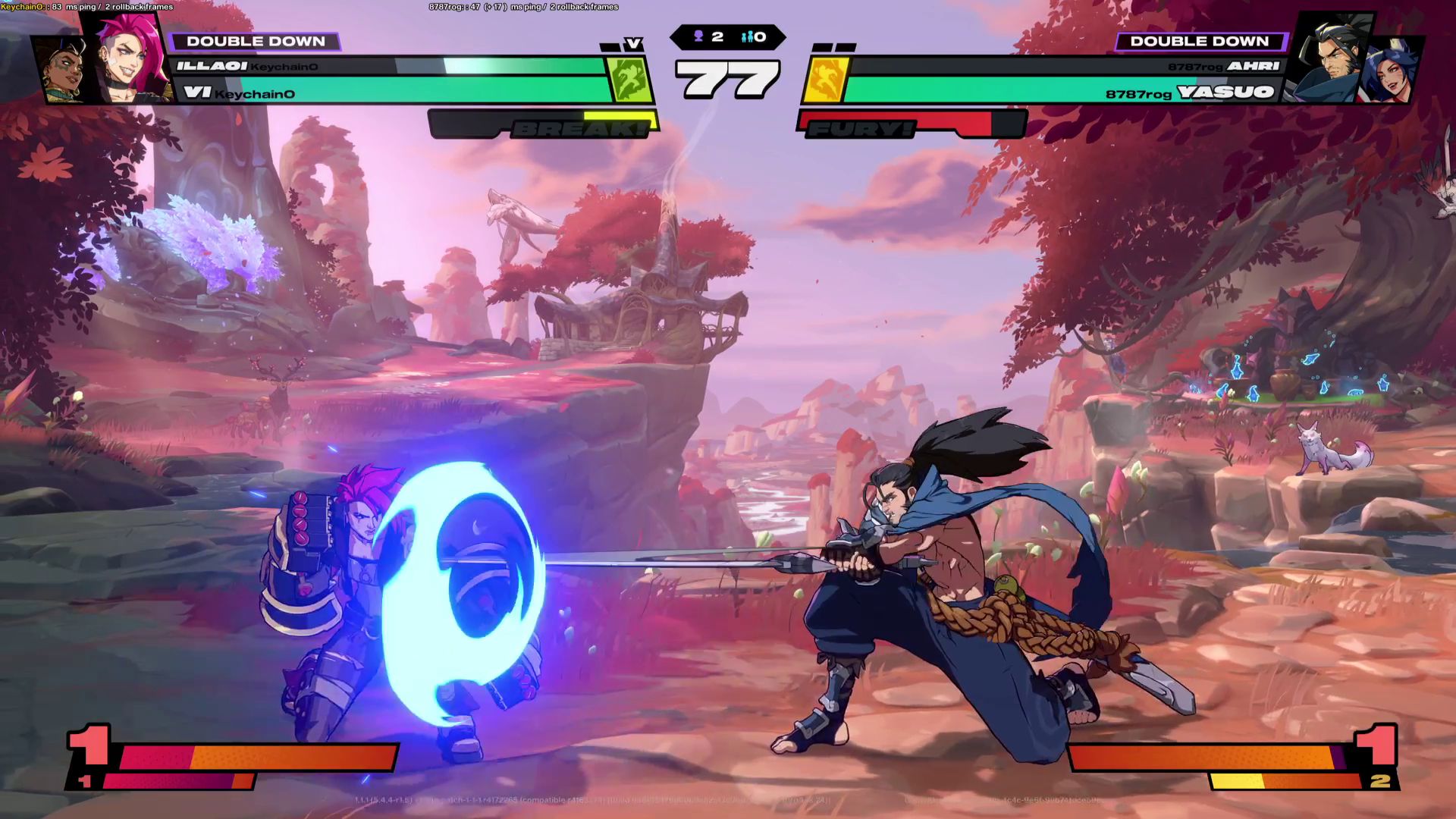Click the teal players icon in the scoreboard
The image size is (1456, 819).
point(745,35)
